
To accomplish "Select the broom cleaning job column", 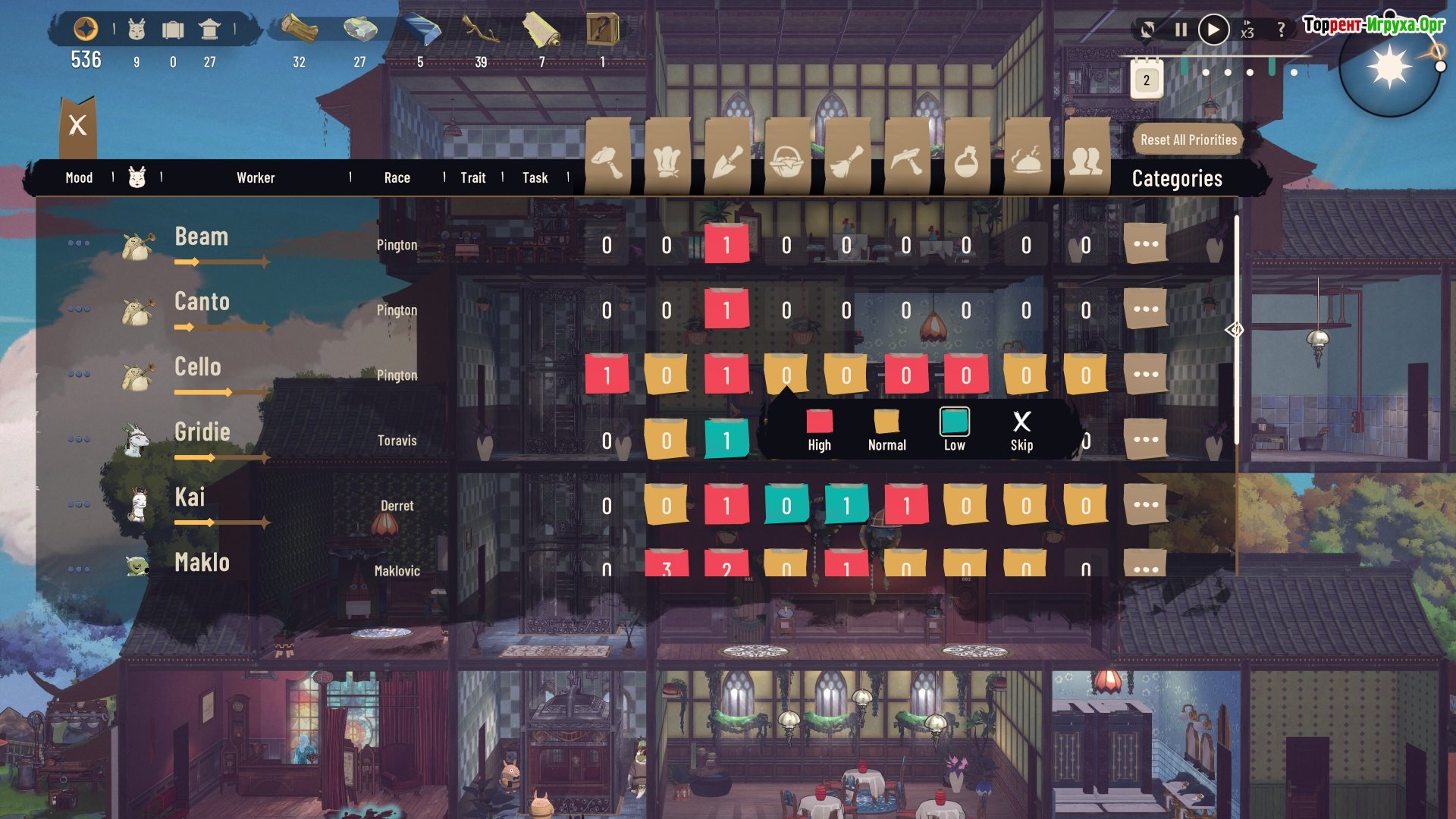I will pyautogui.click(x=847, y=159).
